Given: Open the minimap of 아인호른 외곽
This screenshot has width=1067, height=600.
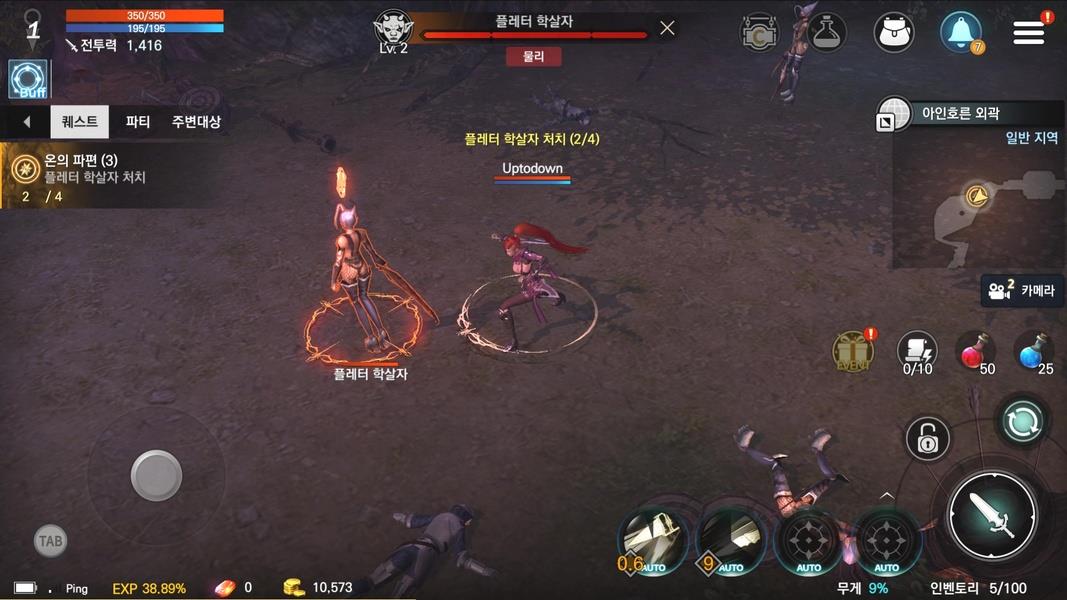Looking at the screenshot, I should click(x=977, y=198).
